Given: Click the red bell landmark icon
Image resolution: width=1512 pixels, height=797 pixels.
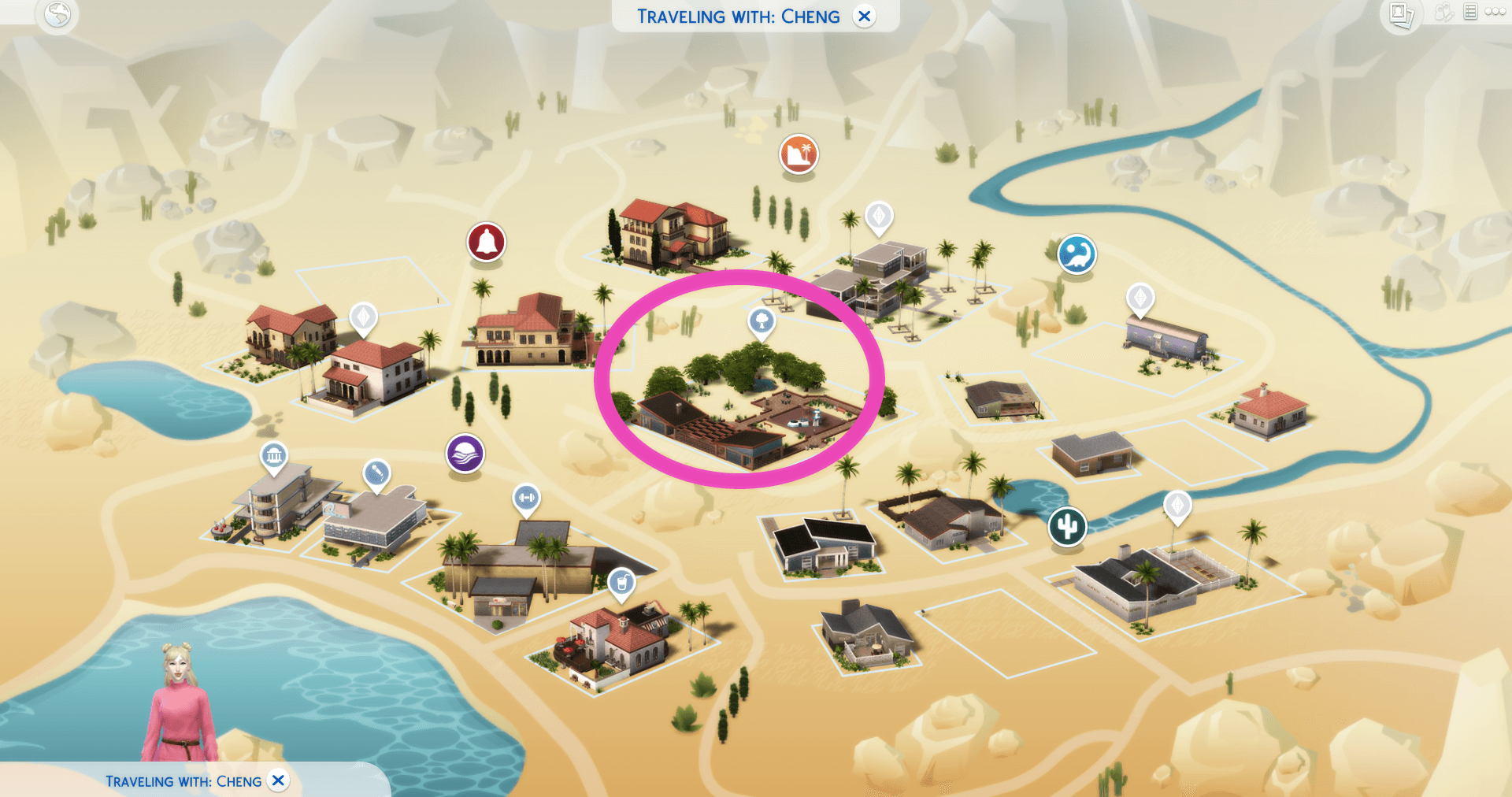Looking at the screenshot, I should click(x=486, y=242).
